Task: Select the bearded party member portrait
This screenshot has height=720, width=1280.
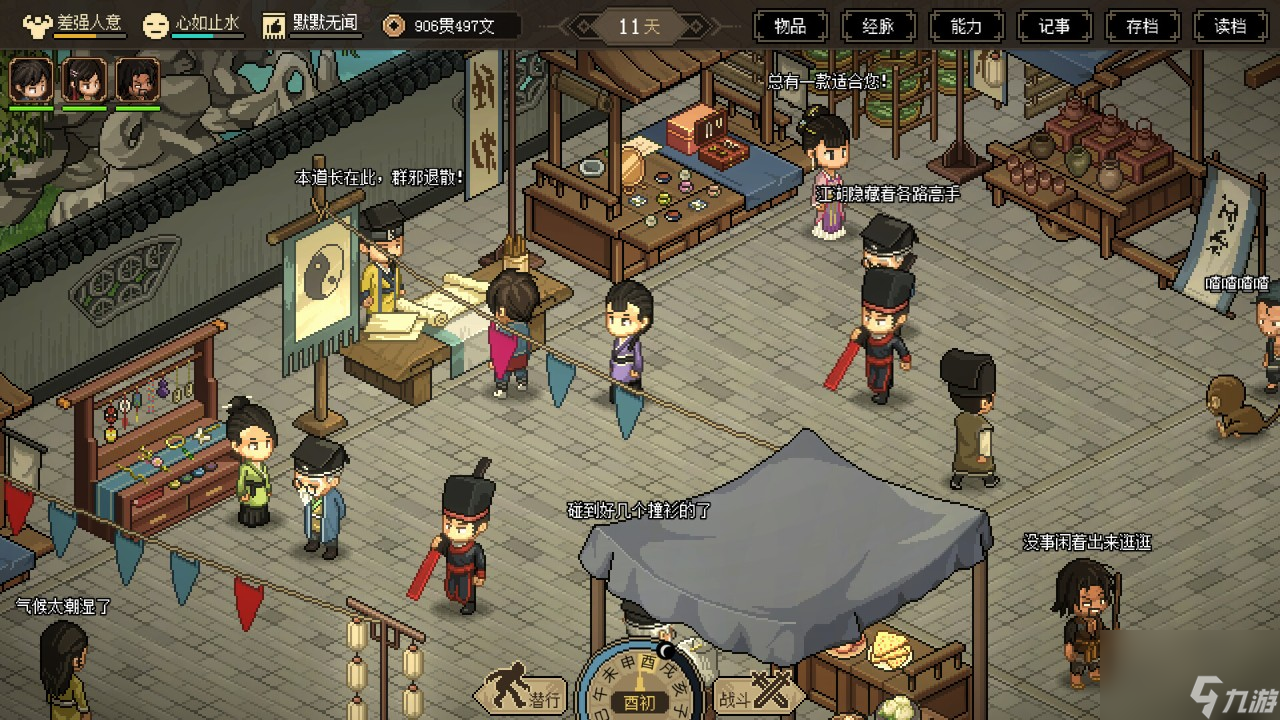Action: tap(137, 80)
